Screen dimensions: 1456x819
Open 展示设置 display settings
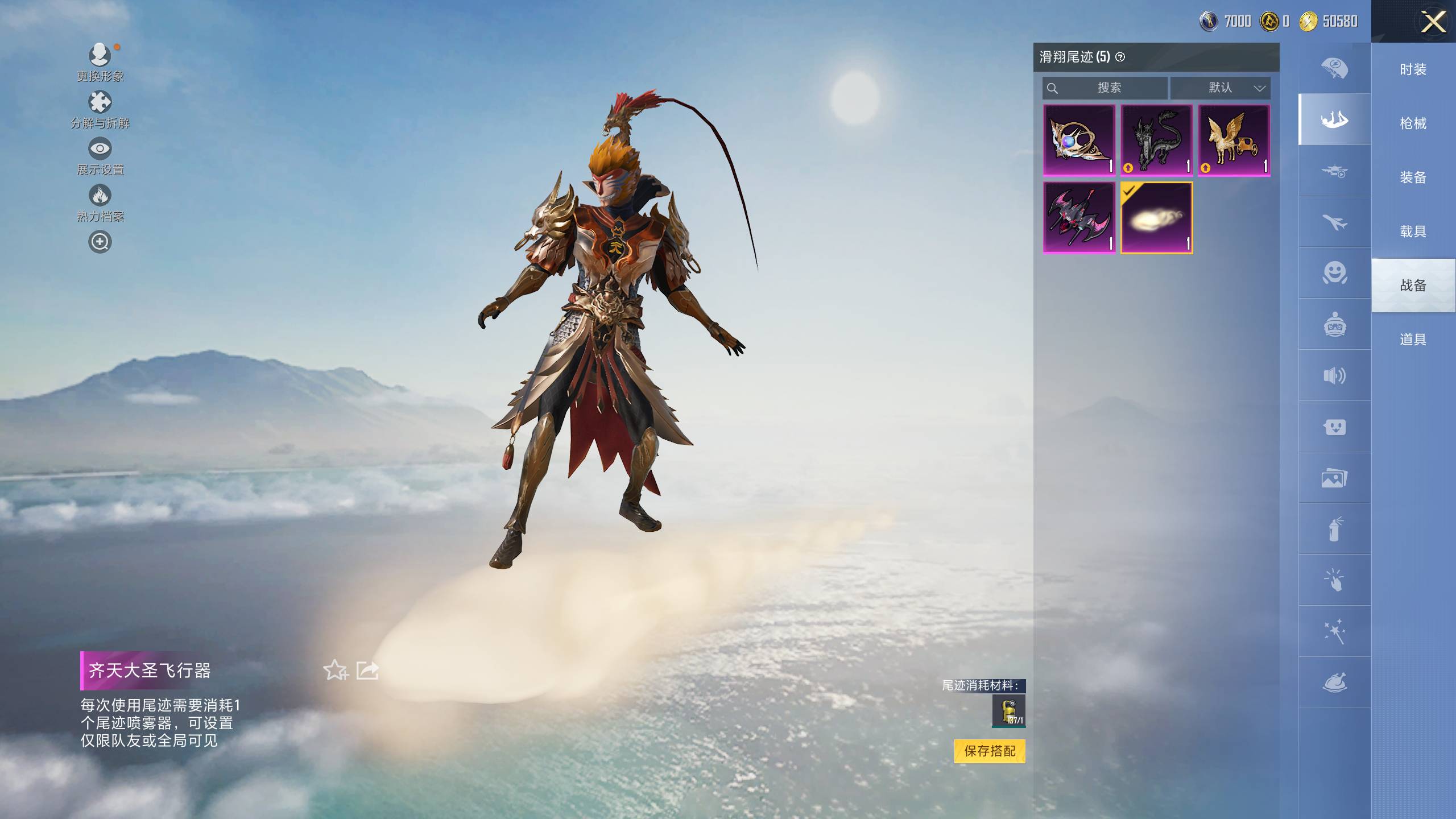100,149
